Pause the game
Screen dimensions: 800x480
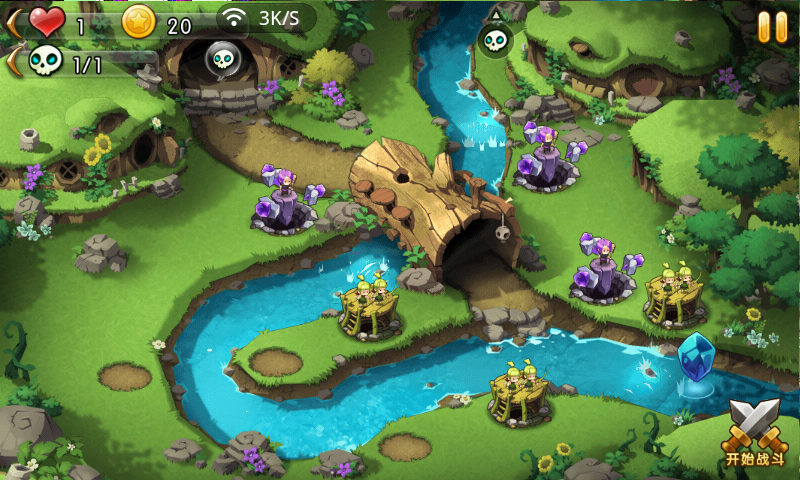[772, 27]
